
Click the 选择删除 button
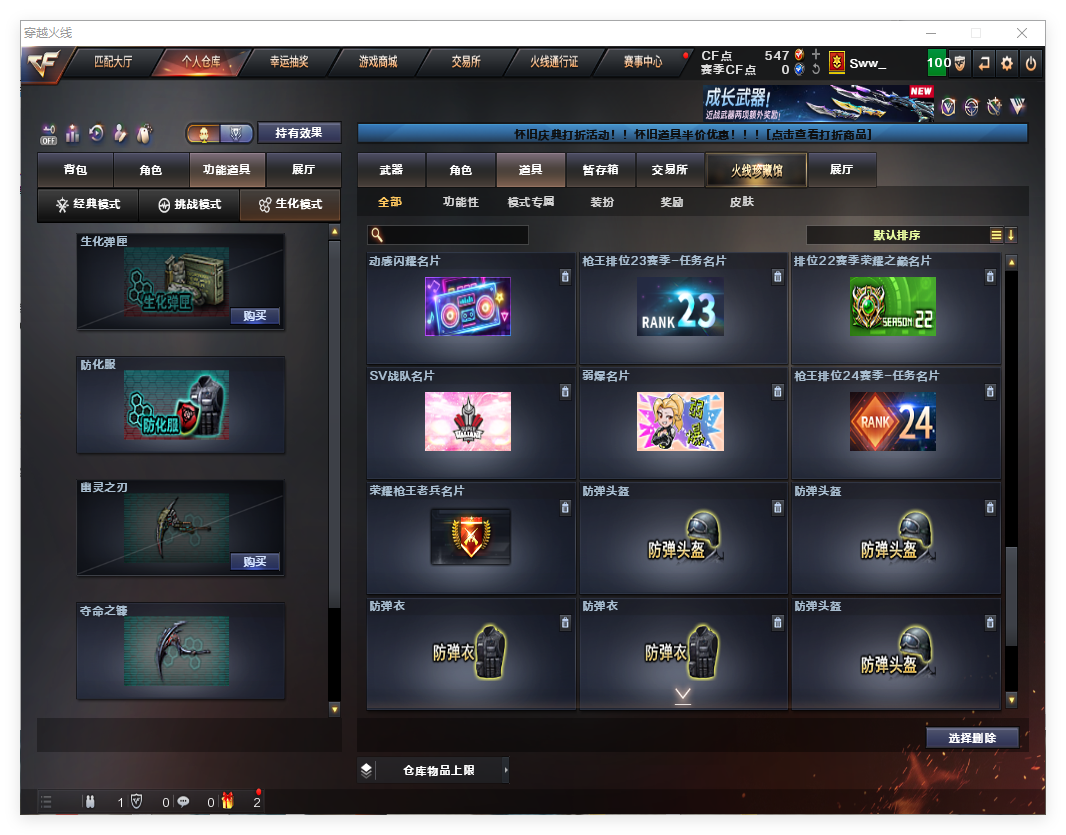pos(972,738)
